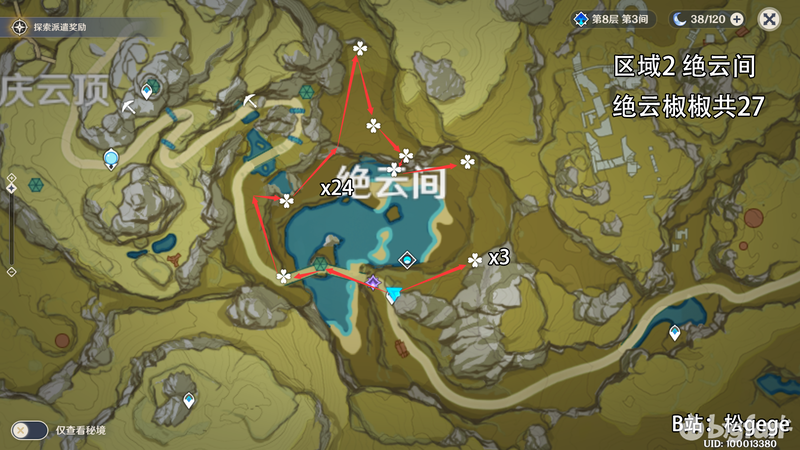Add Original Resin with the plus button

click(737, 18)
